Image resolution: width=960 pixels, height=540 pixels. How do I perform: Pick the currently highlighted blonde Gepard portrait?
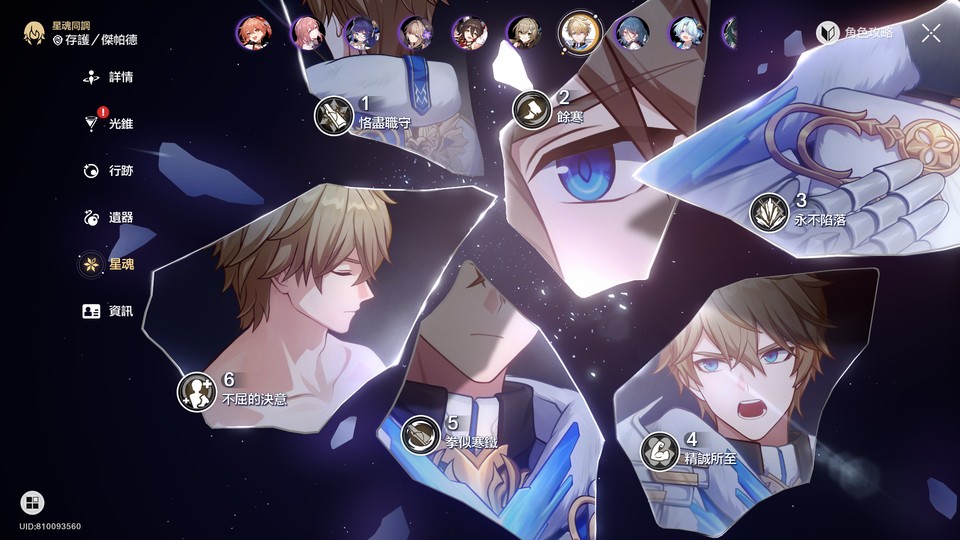(579, 31)
